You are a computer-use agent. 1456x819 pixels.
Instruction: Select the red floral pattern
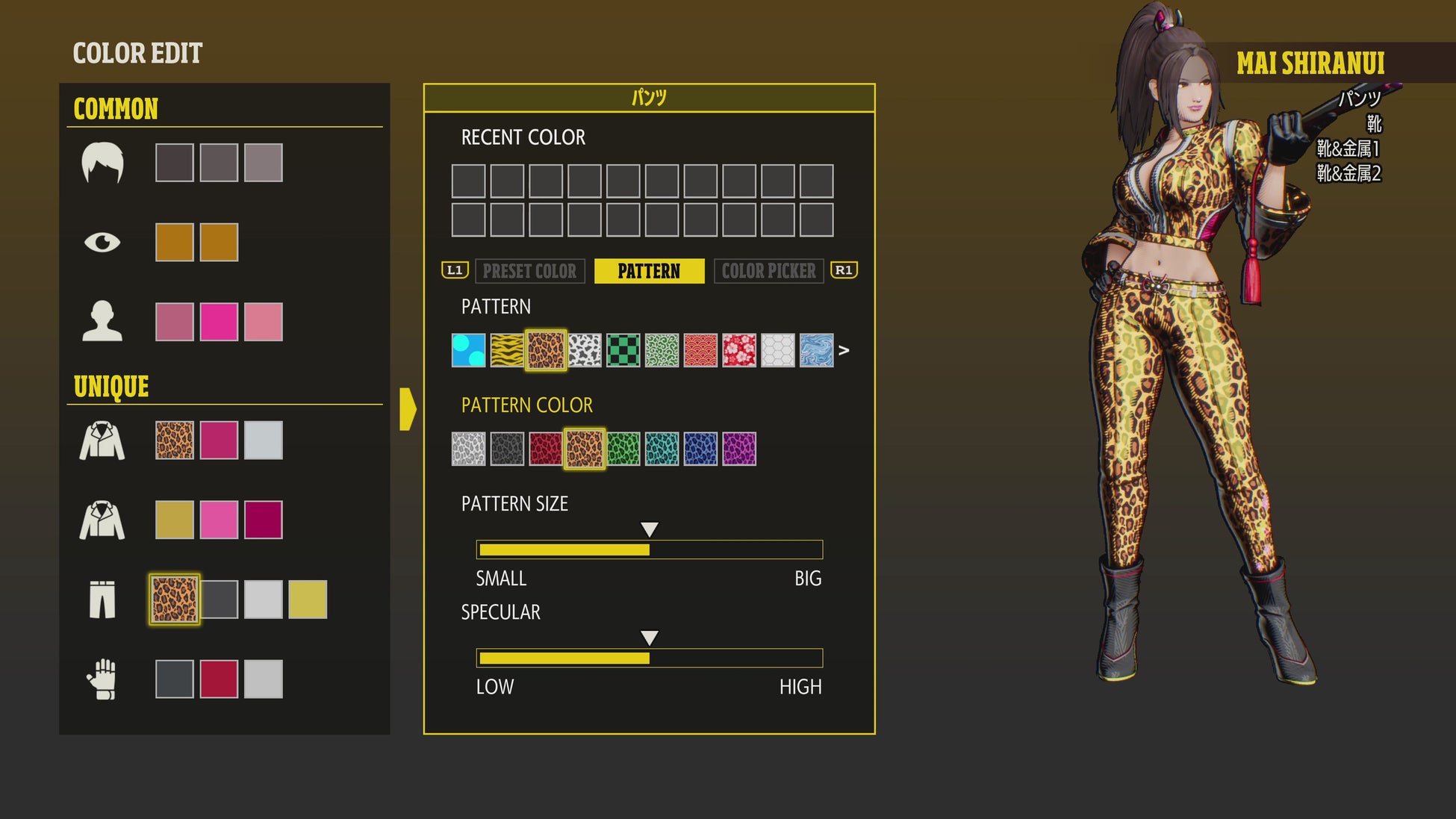739,350
